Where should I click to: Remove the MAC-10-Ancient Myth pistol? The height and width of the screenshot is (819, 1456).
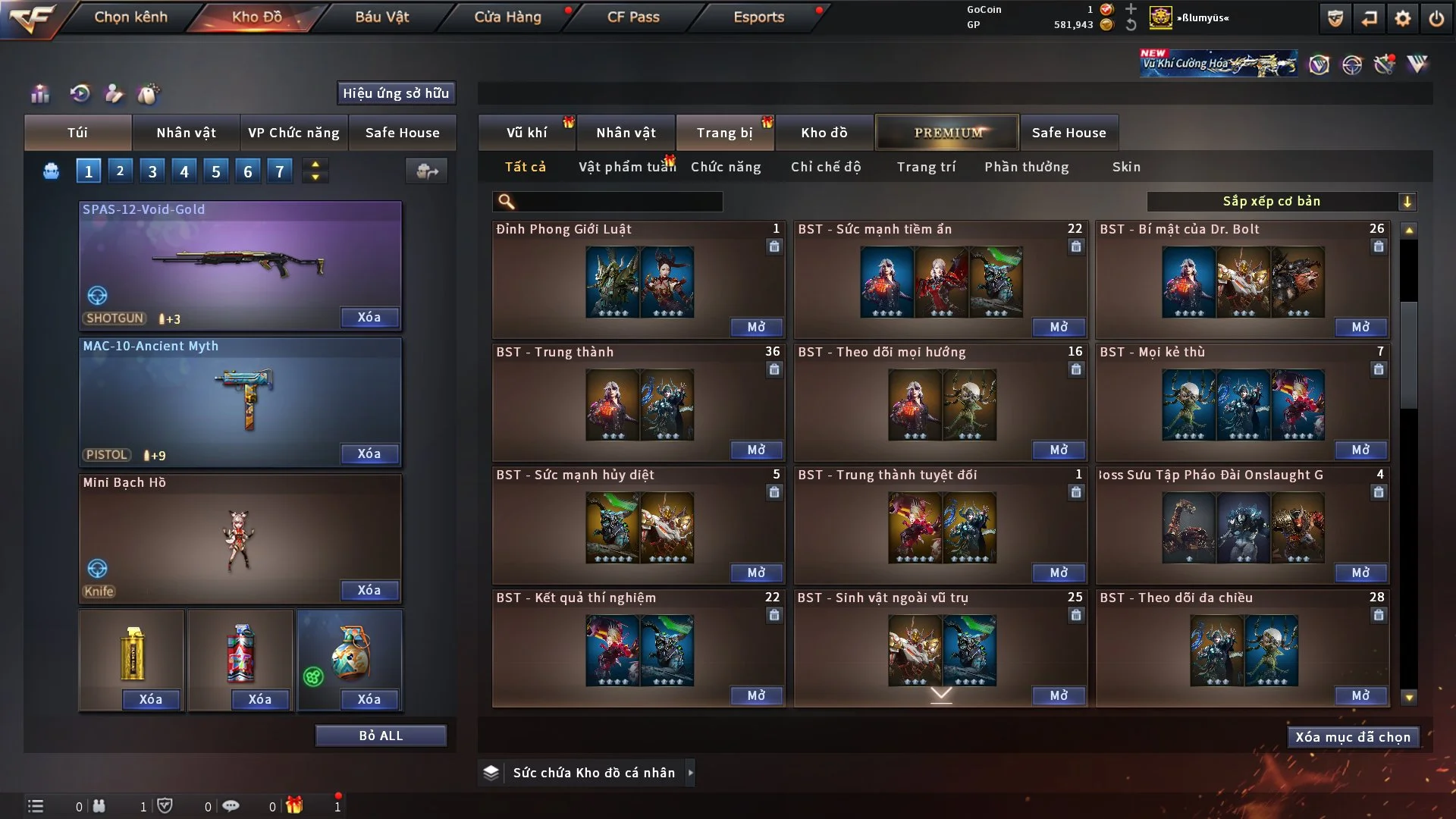pyautogui.click(x=369, y=453)
